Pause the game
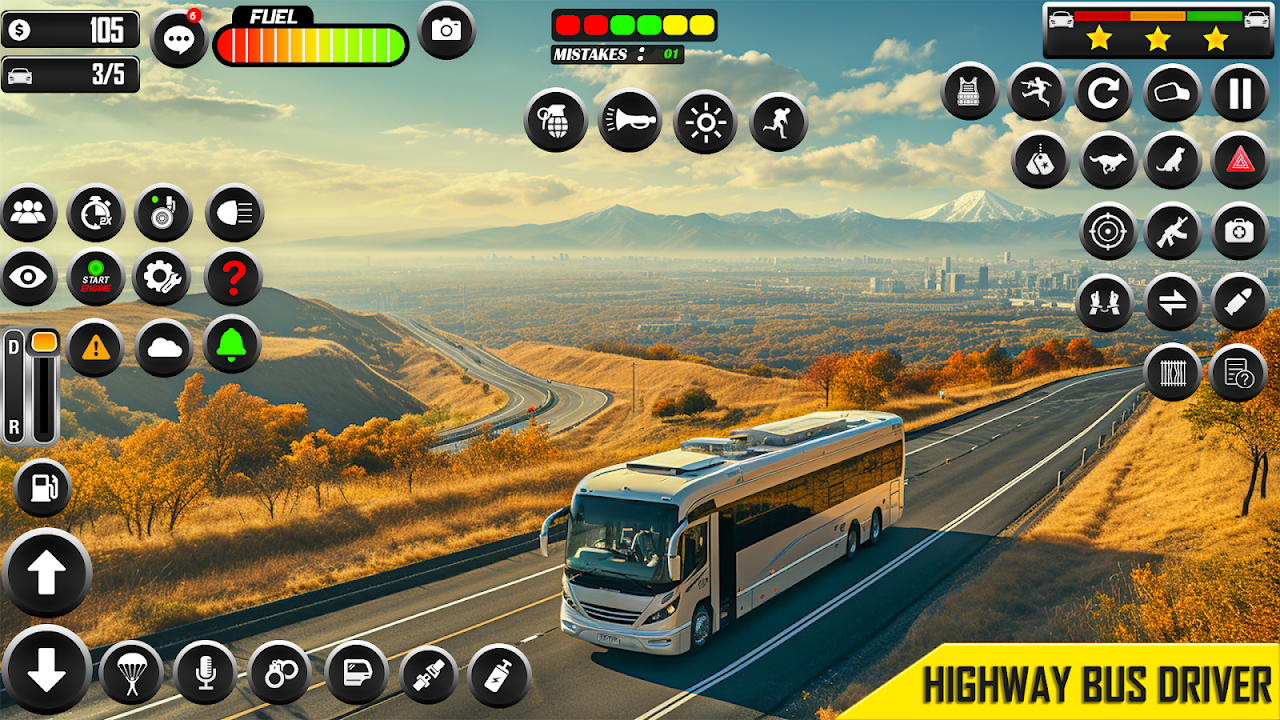Image resolution: width=1280 pixels, height=720 pixels. [1240, 93]
